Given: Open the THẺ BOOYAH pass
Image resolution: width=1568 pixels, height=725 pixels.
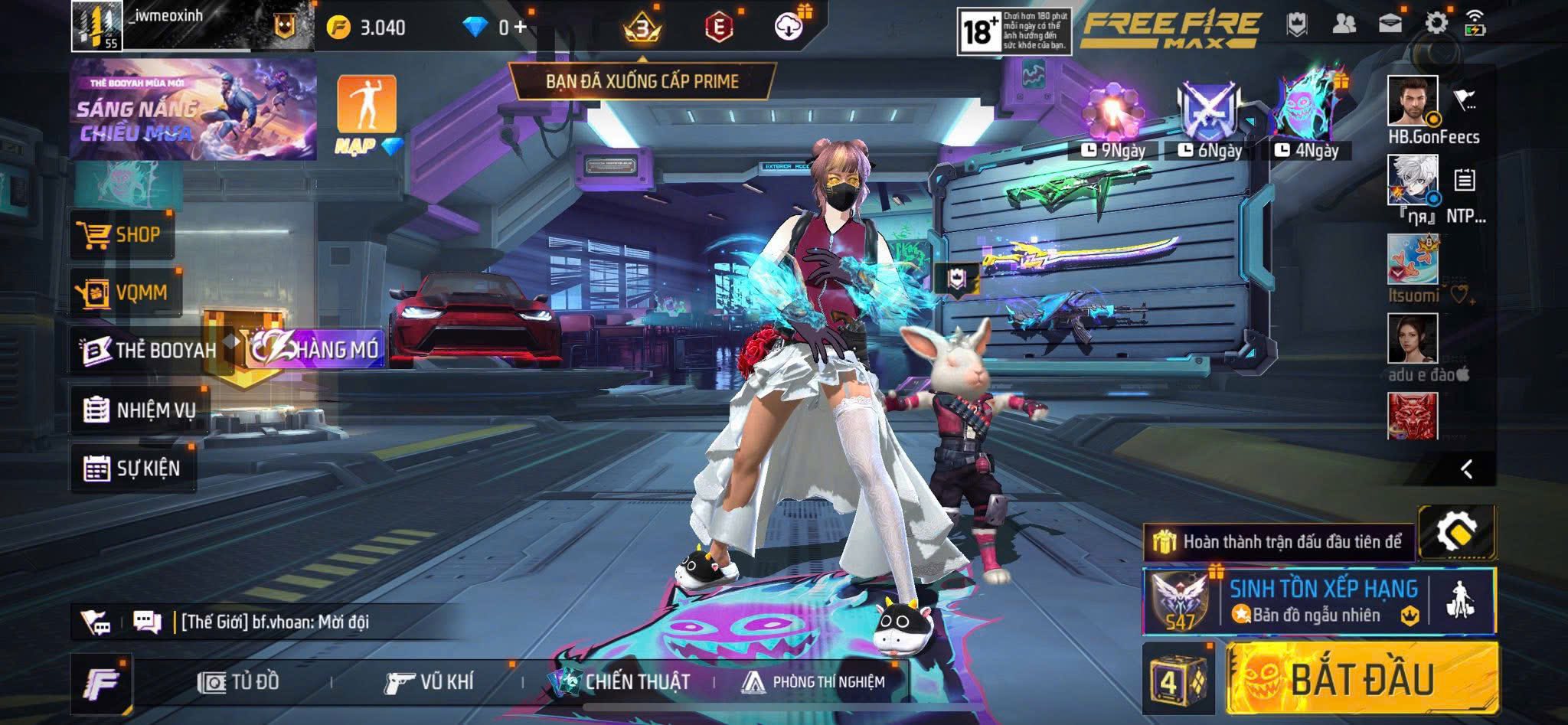Looking at the screenshot, I should click(149, 351).
